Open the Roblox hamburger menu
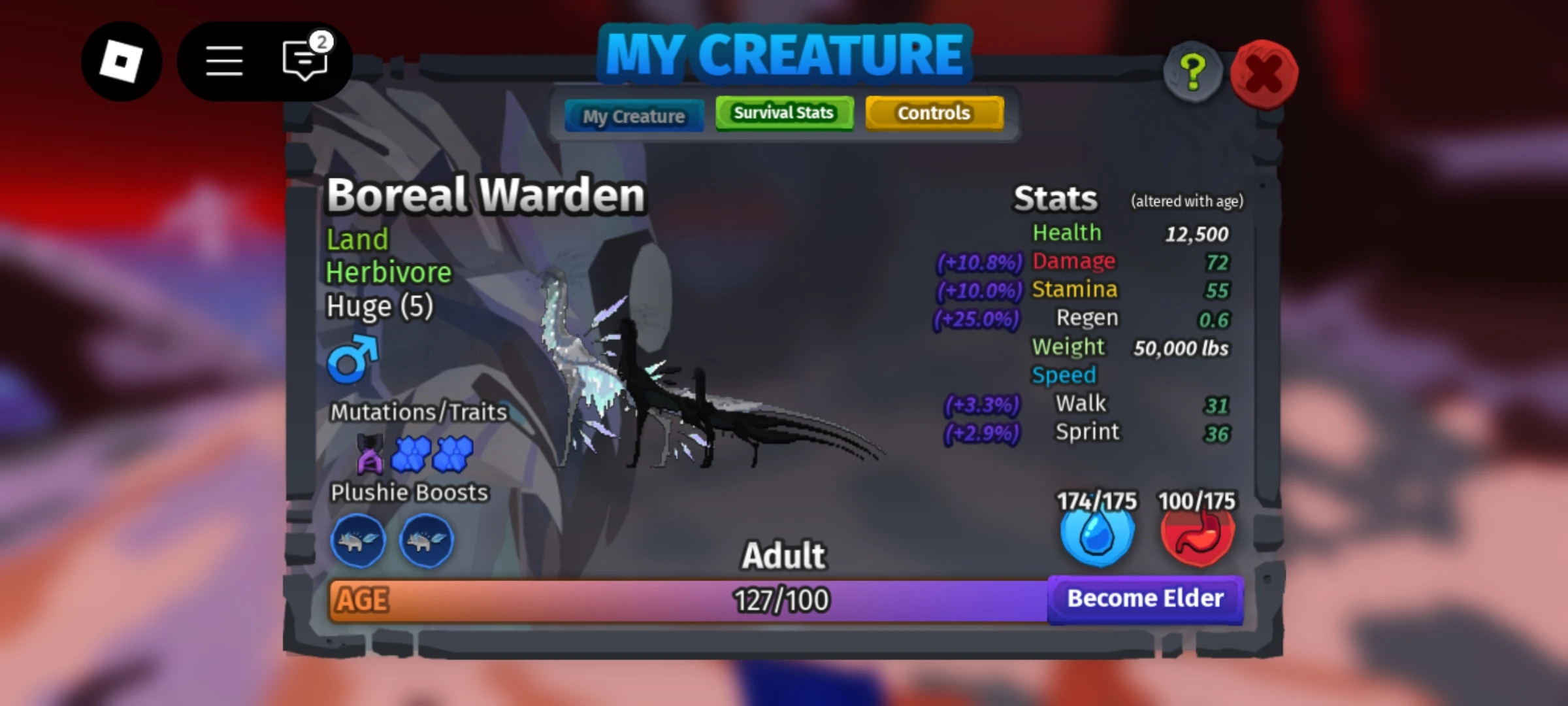1568x706 pixels. 223,59
